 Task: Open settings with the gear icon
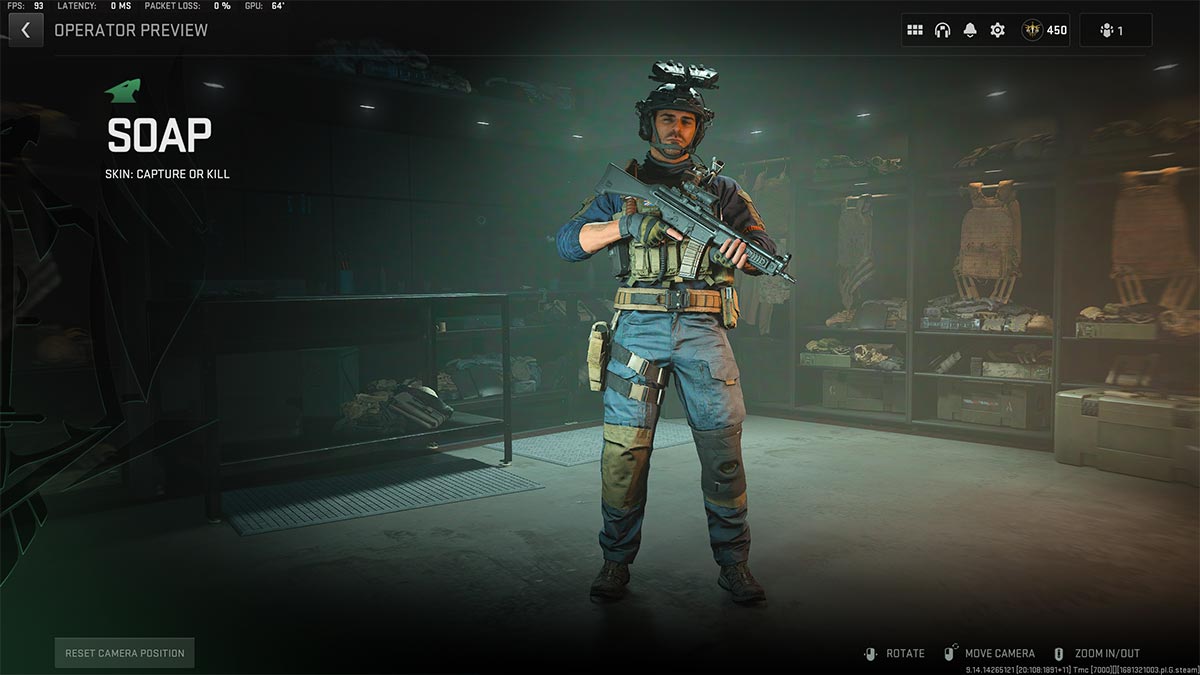pos(997,30)
